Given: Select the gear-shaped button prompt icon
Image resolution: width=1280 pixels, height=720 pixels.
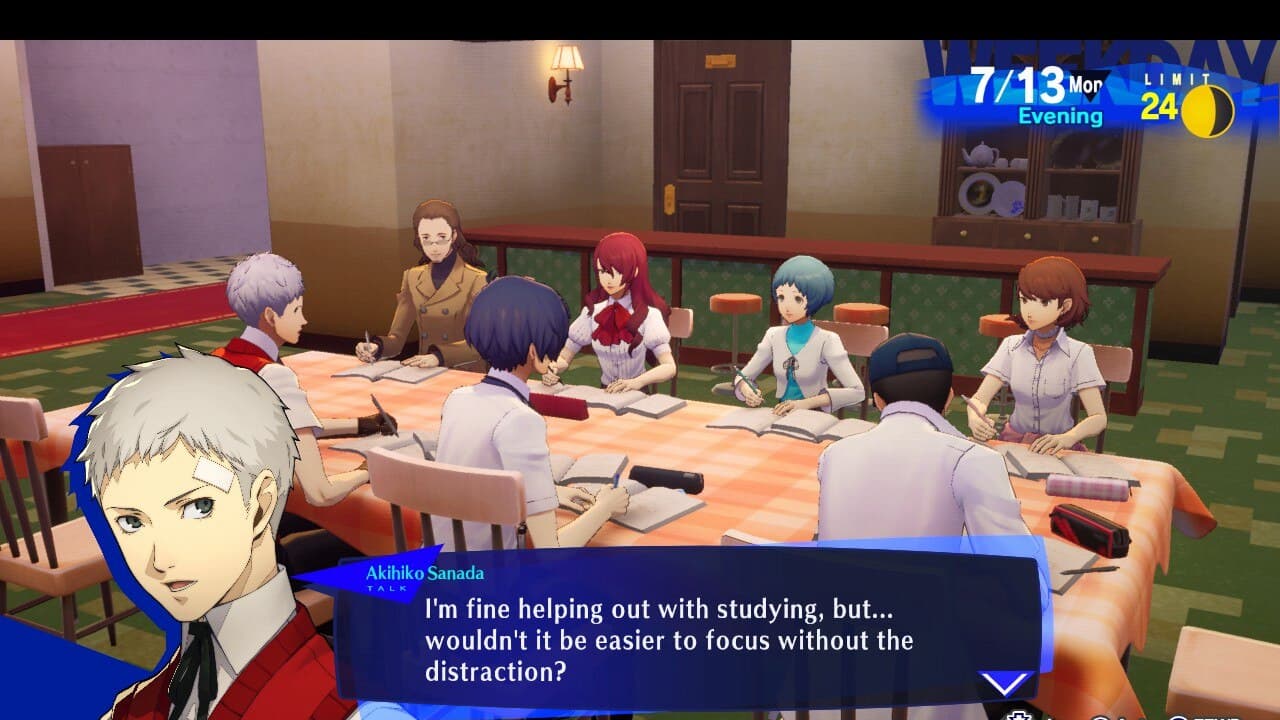Looking at the screenshot, I should (x=1021, y=714).
